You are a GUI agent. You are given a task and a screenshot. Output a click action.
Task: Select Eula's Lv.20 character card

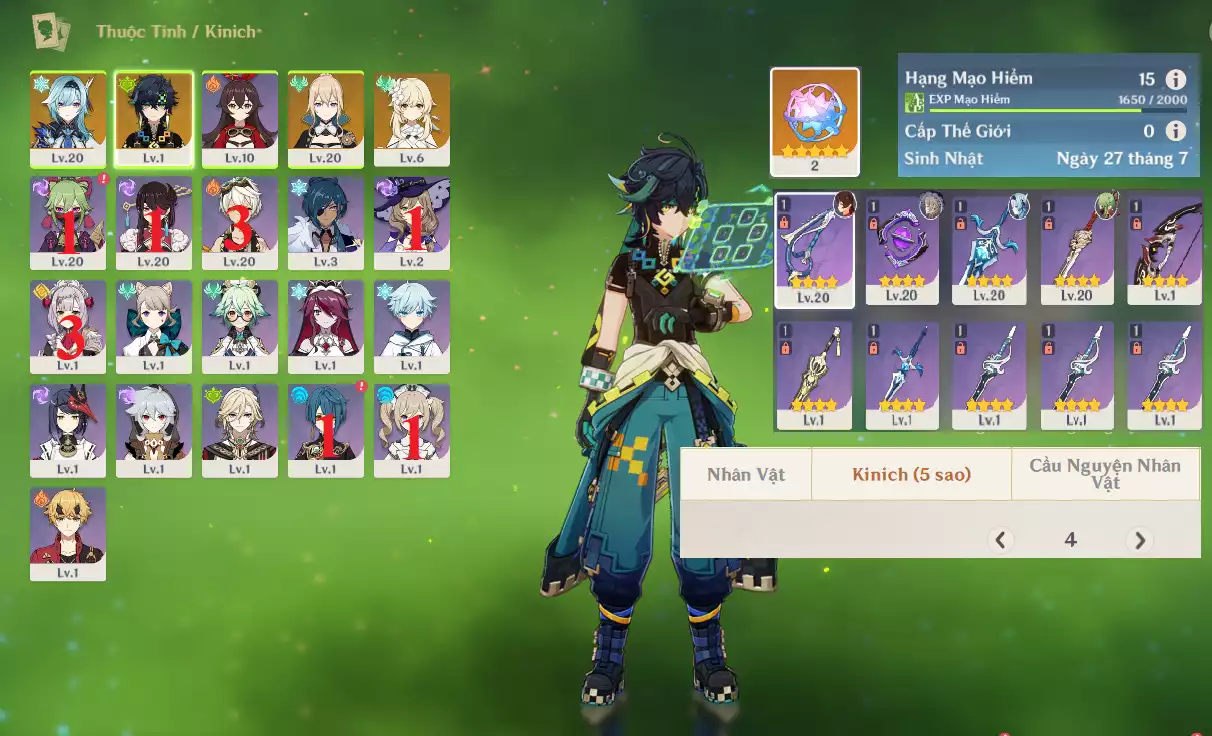67,118
